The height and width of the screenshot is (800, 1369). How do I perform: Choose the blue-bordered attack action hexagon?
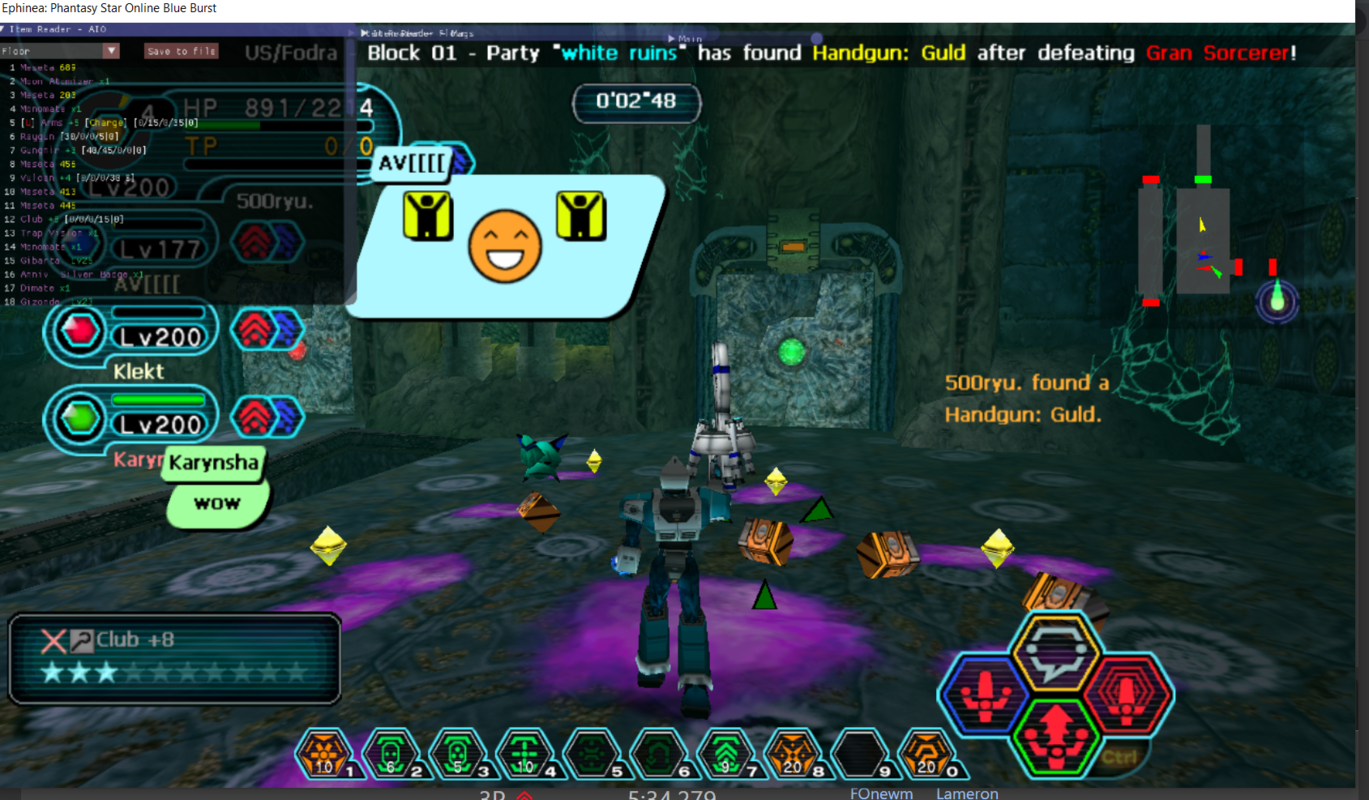coord(986,695)
